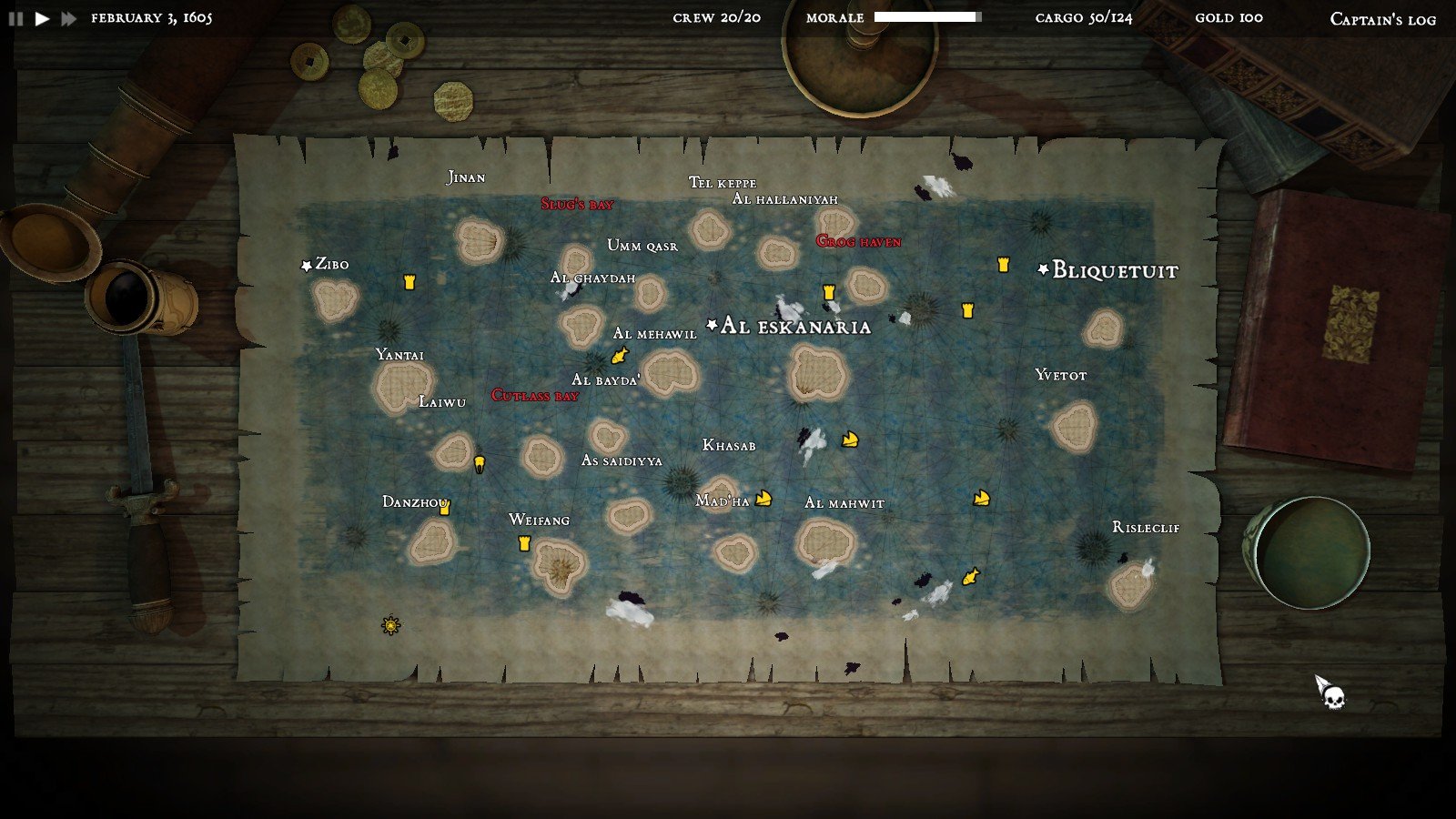Select the Zibo port marker

[x=330, y=264]
